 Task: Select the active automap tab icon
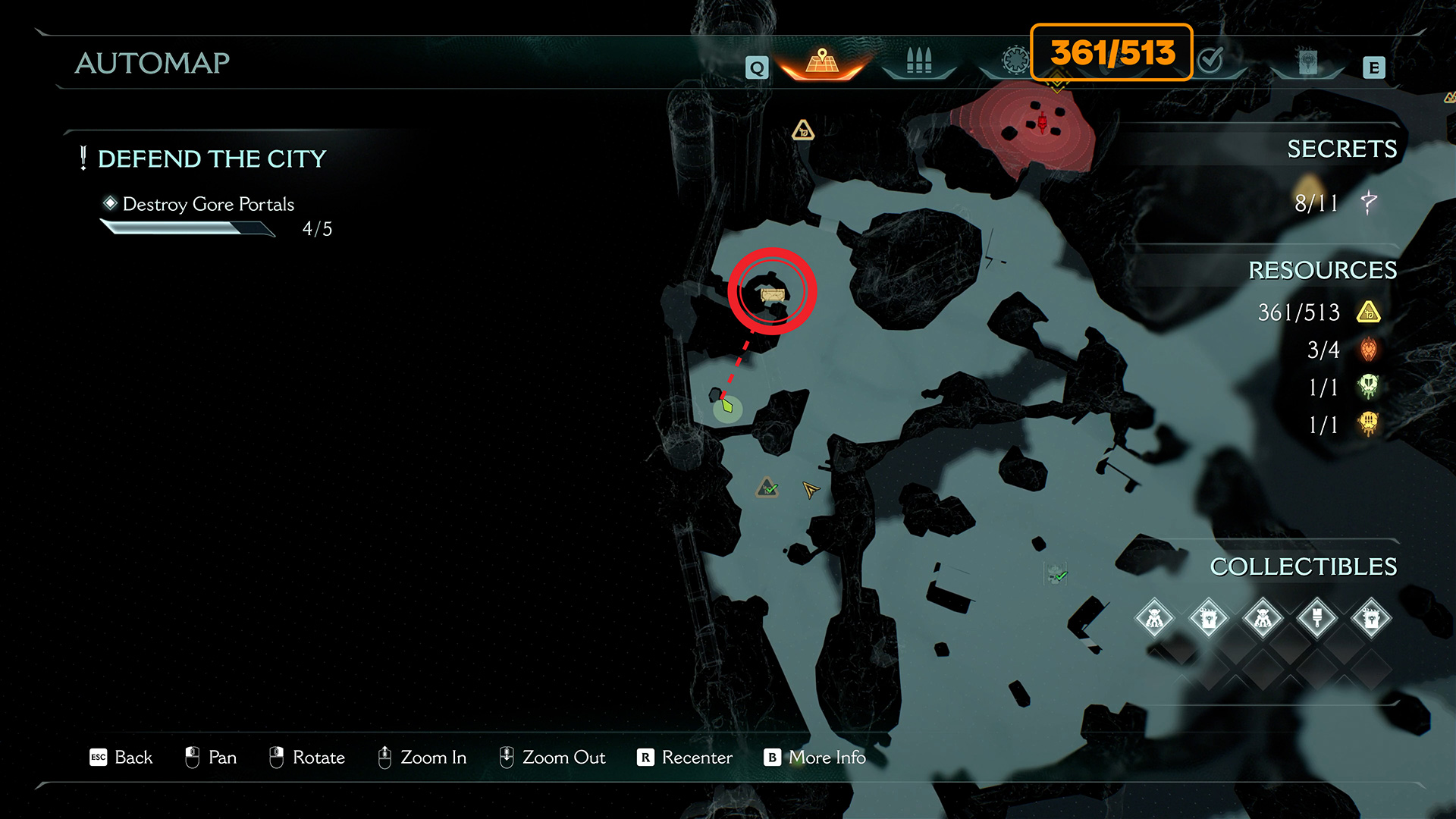pyautogui.click(x=822, y=61)
